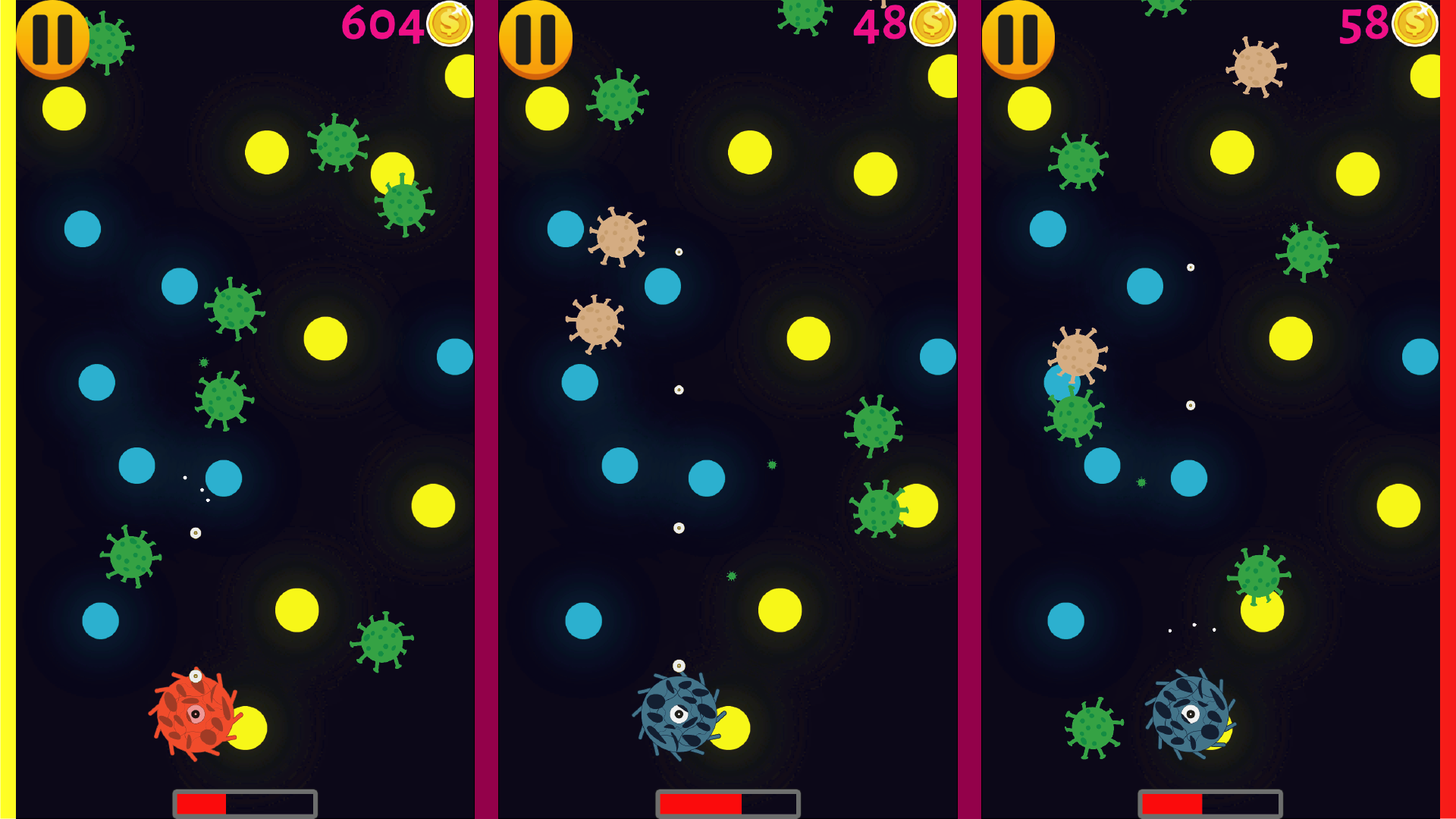Select the blue-gray player blob in middle panel
The image size is (1456, 819).
pos(679,713)
